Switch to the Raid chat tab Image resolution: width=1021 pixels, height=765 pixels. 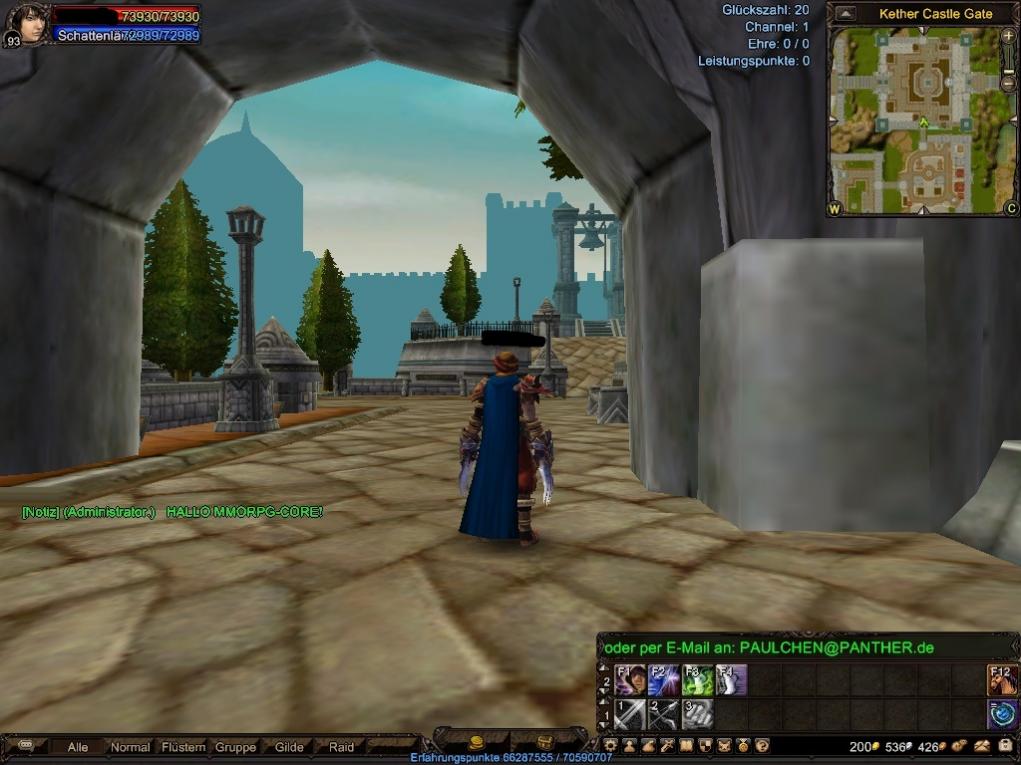coord(341,747)
